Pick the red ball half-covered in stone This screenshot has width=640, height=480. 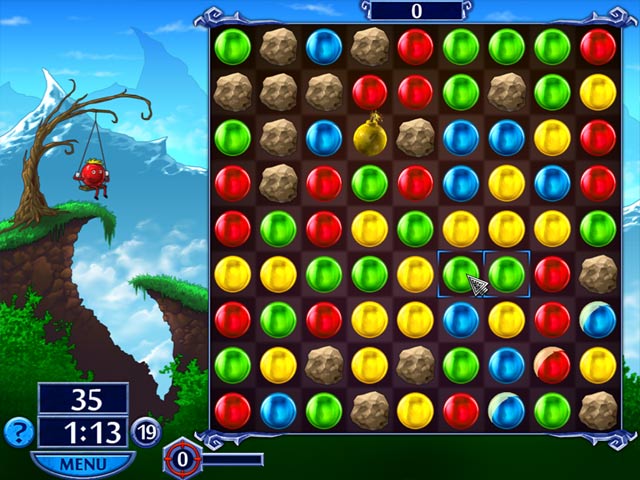point(552,365)
